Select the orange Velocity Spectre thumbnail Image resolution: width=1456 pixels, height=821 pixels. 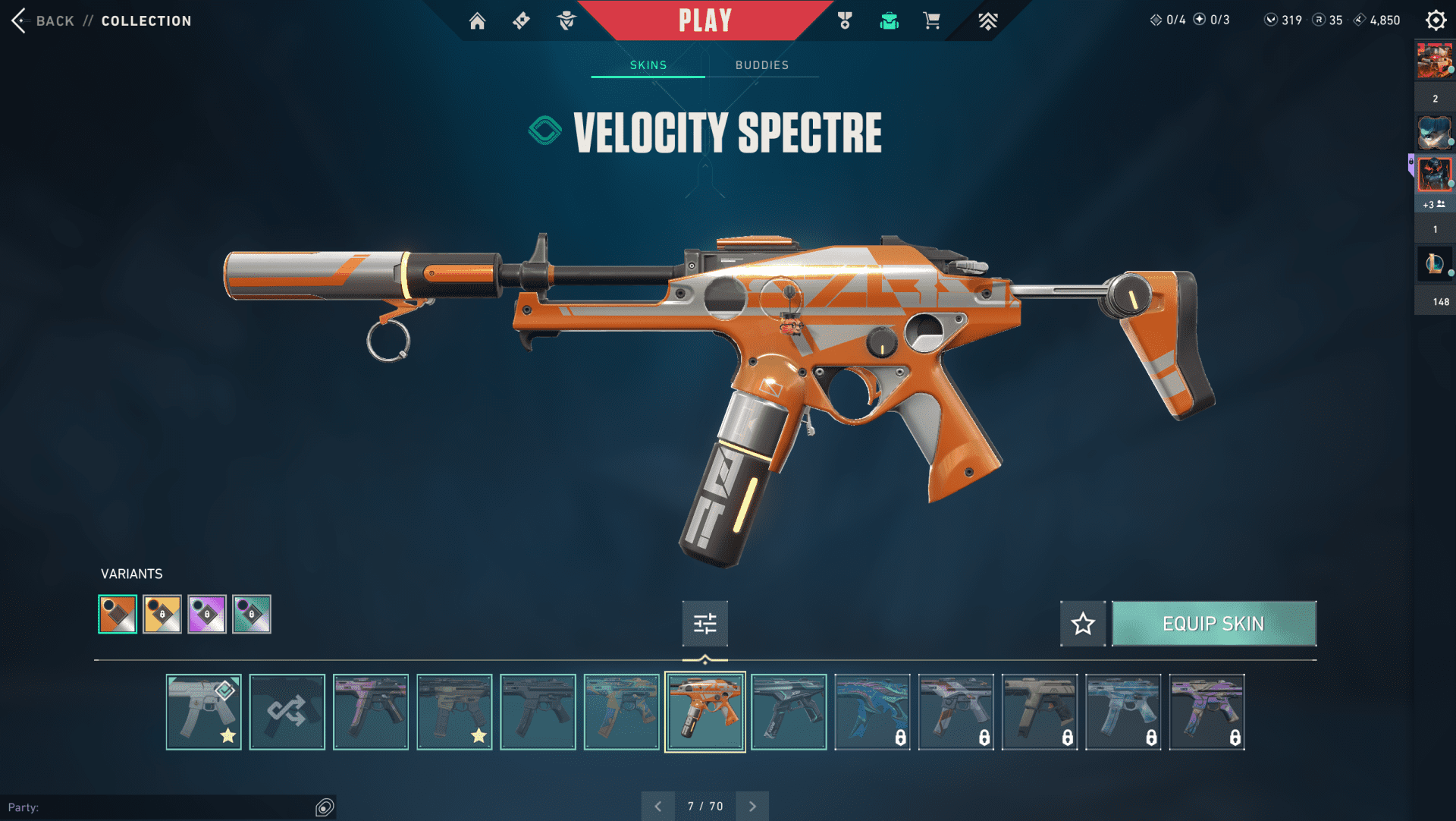point(704,712)
